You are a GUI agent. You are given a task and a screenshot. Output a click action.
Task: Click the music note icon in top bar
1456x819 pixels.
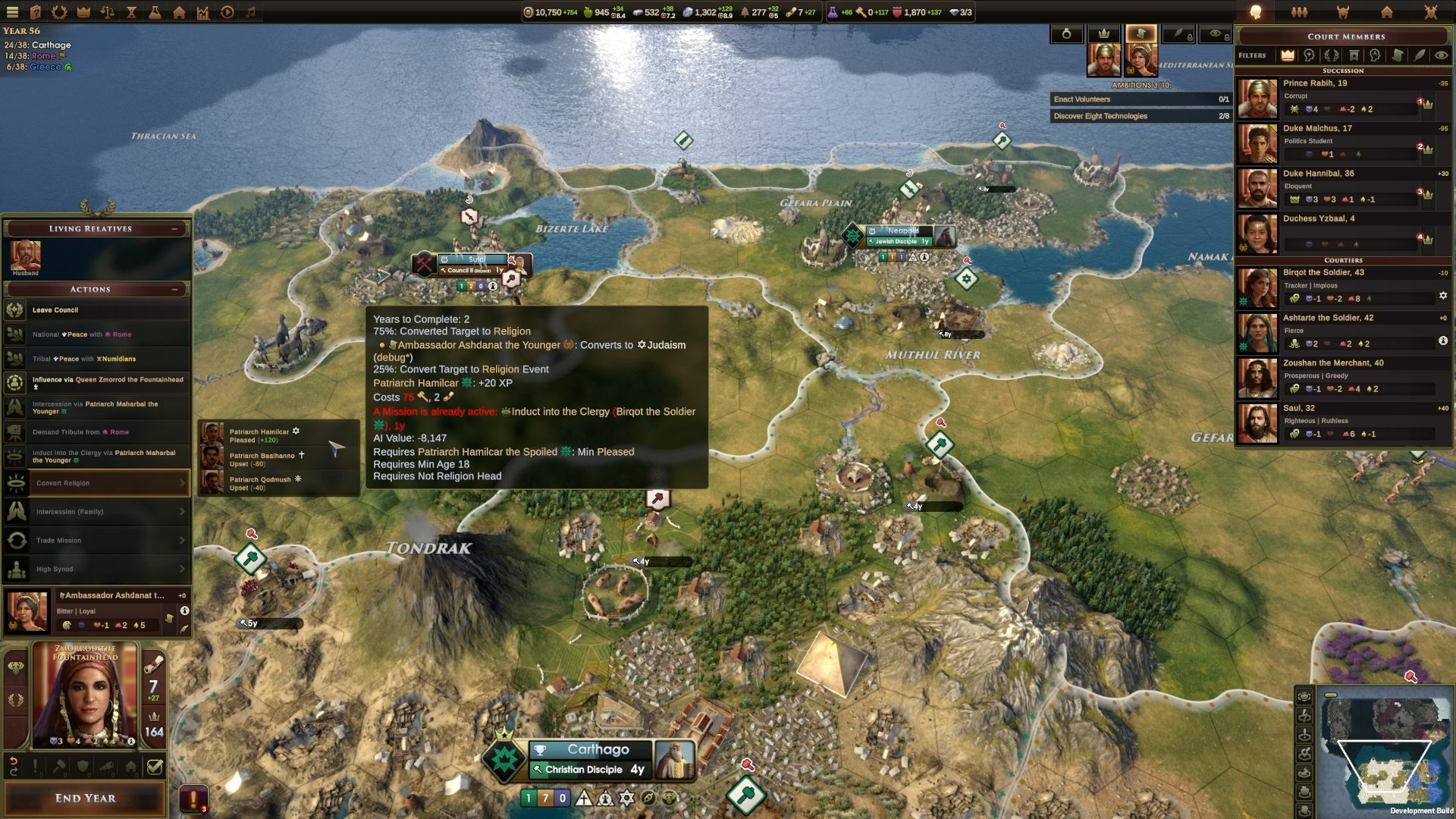click(253, 12)
